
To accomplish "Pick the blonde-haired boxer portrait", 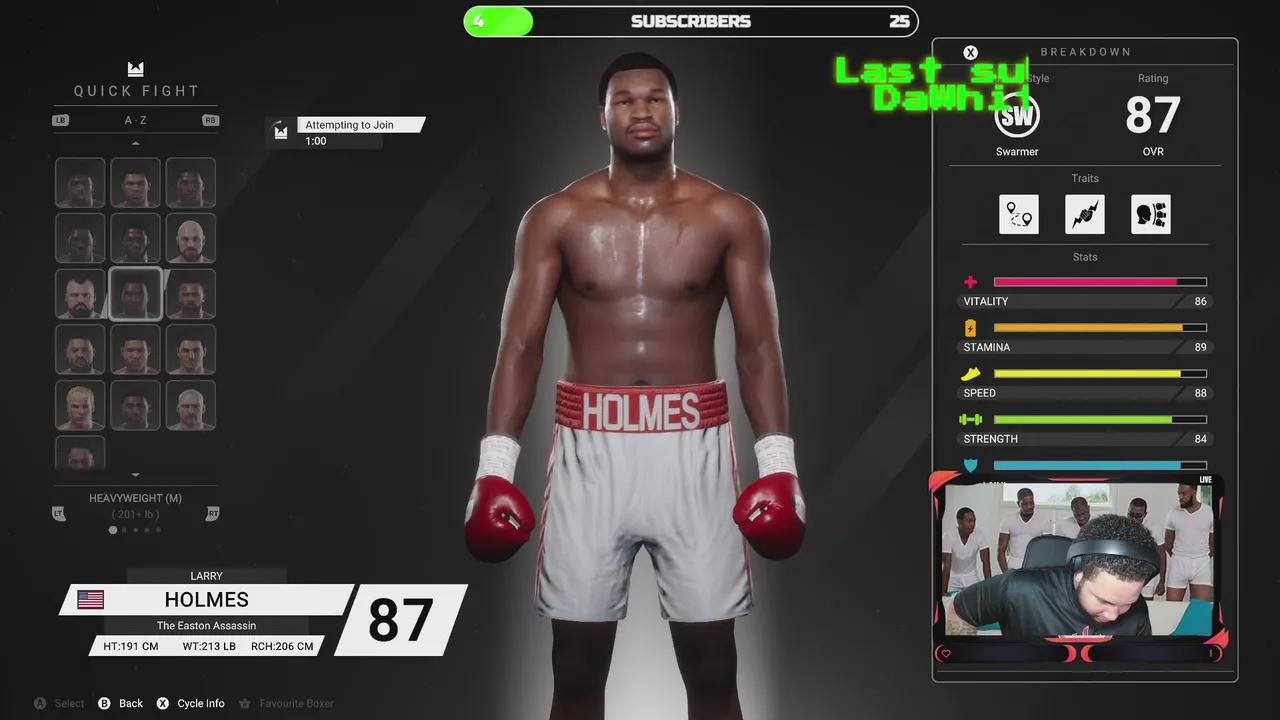I will tap(80, 405).
